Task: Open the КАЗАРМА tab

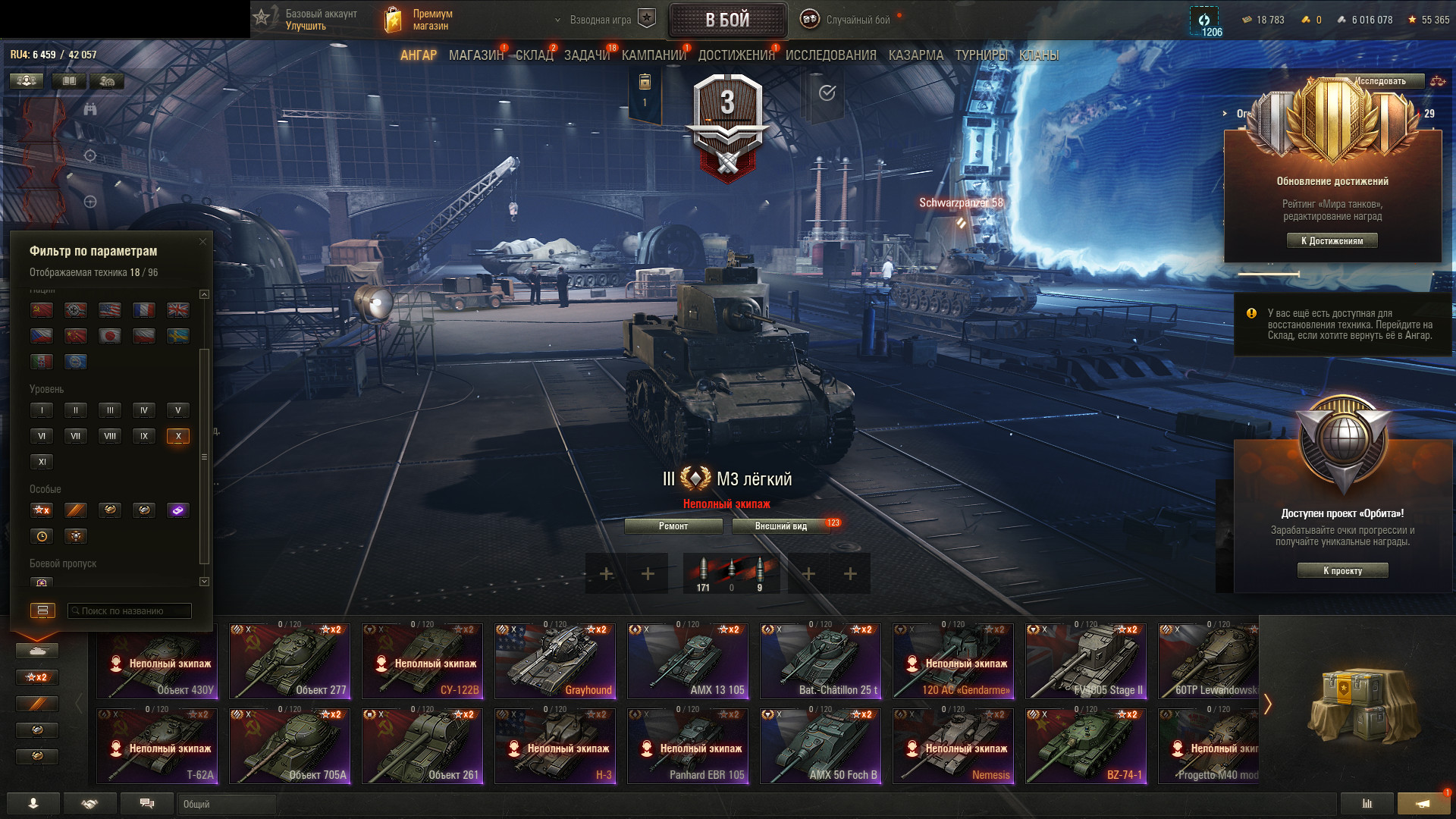Action: coord(915,55)
